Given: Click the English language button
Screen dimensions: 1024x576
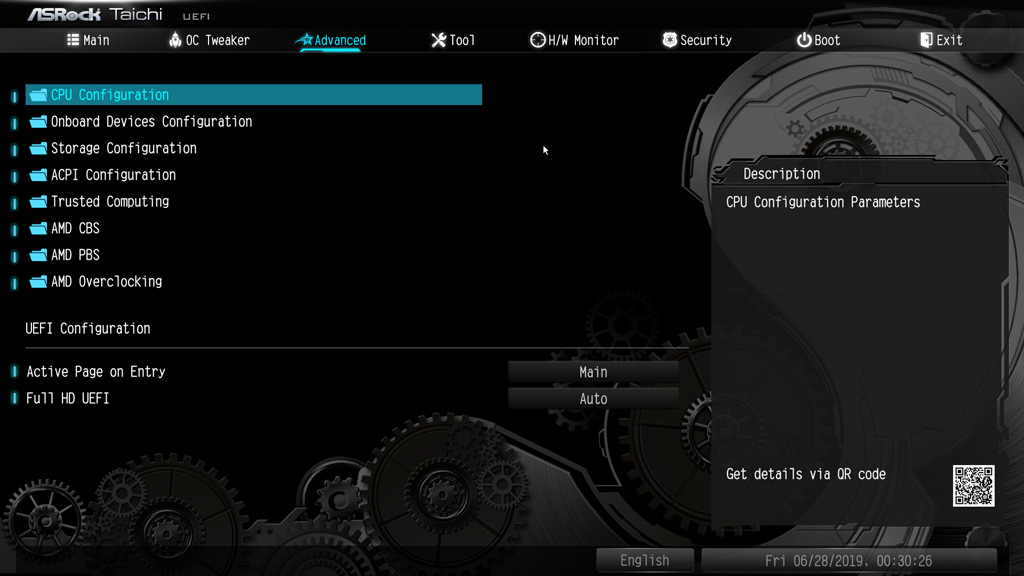Looking at the screenshot, I should coord(644,561).
